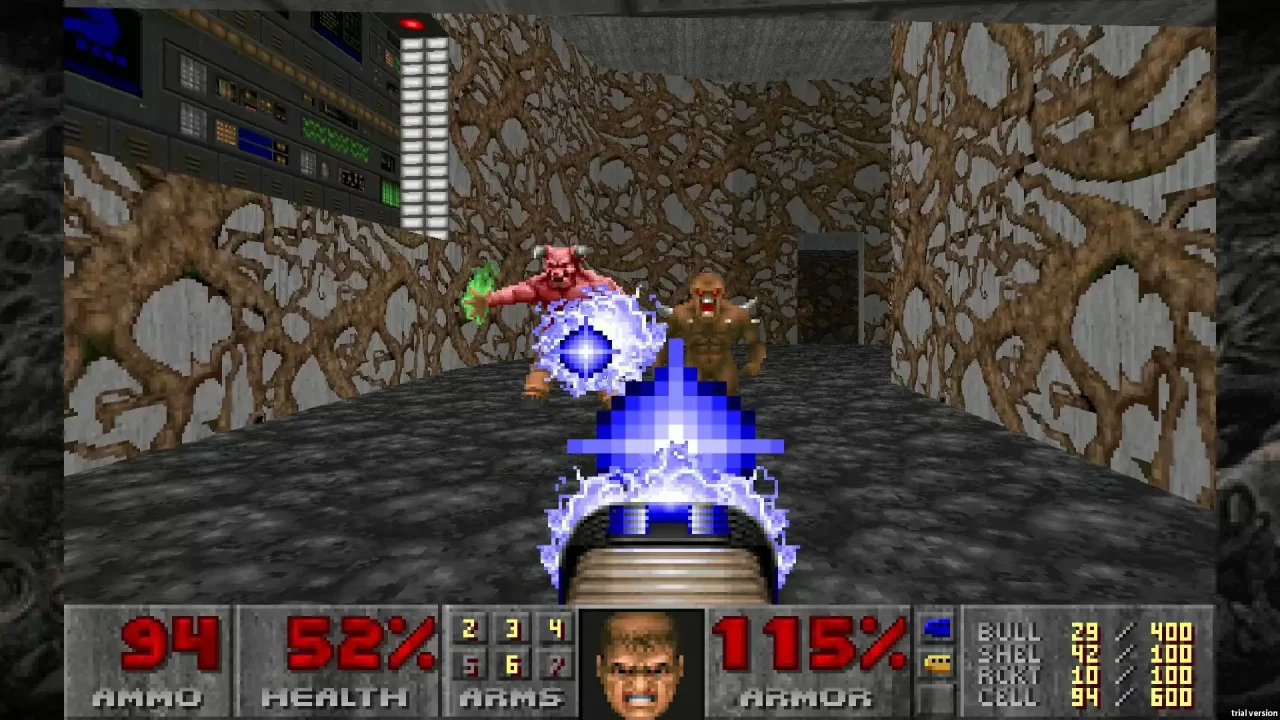Toggle weapon slot 2 in the ARMS panel

pyautogui.click(x=468, y=630)
